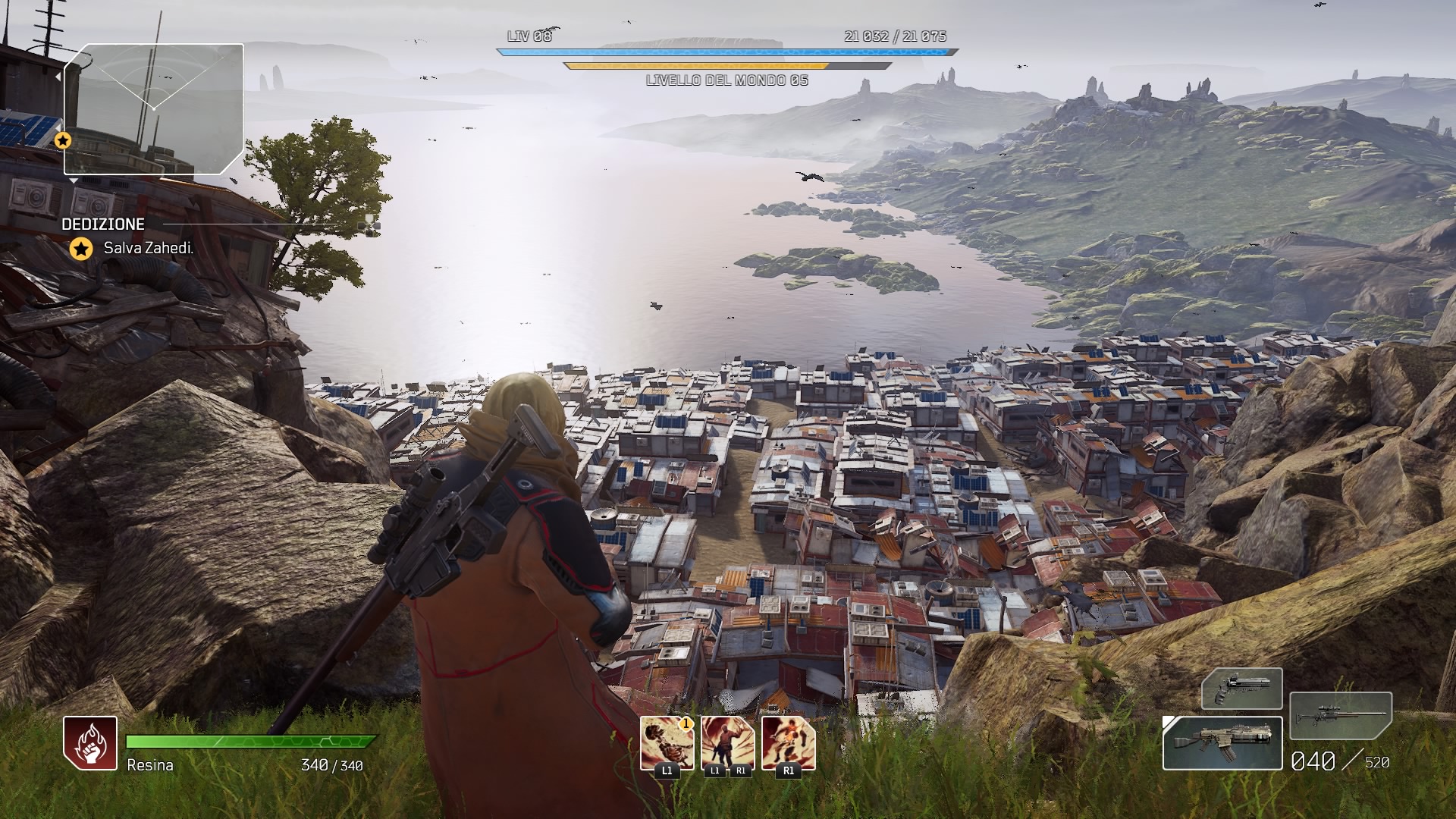Open the minimap in the corner
The height and width of the screenshot is (819, 1456).
[154, 109]
